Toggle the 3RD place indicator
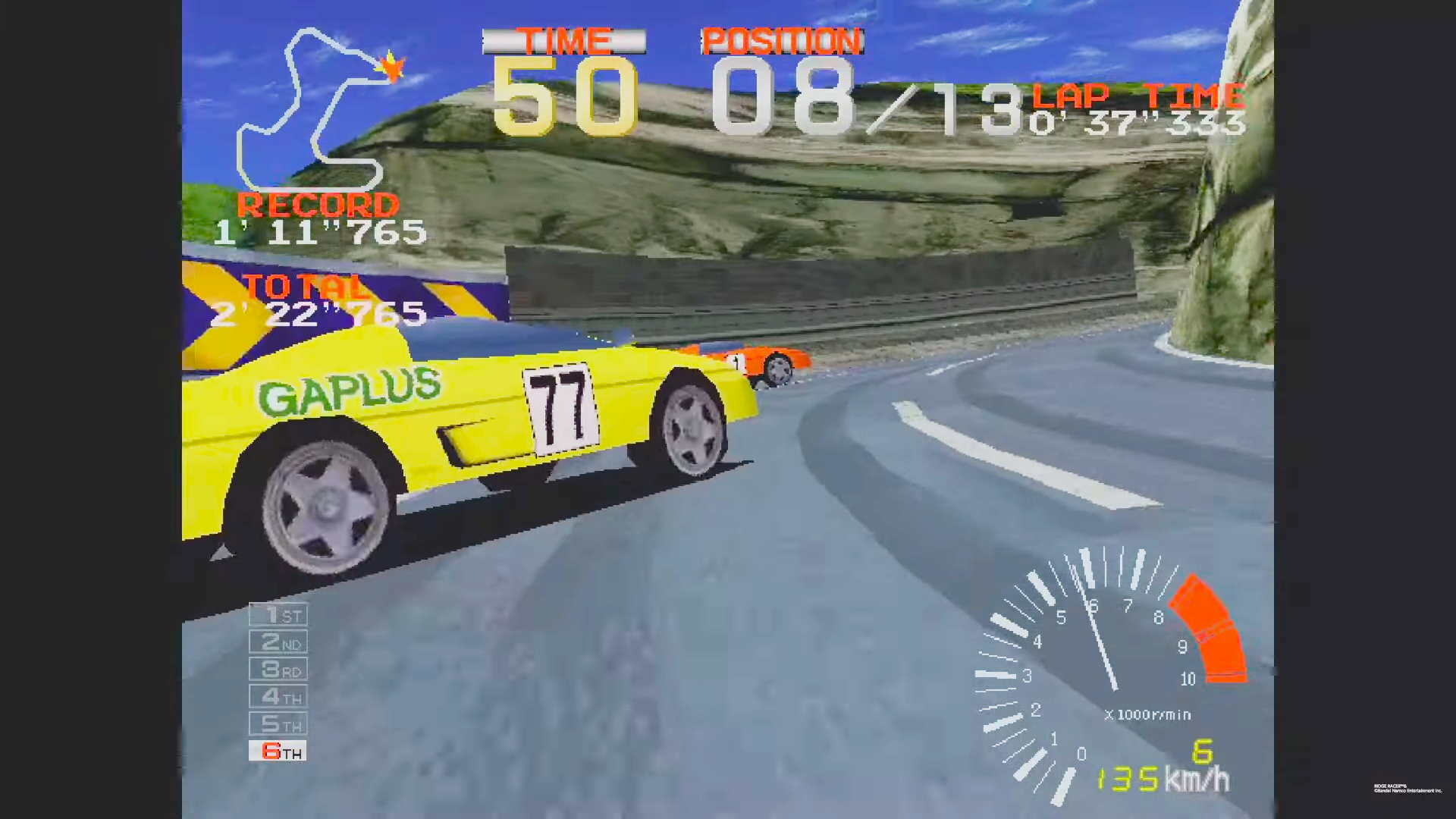This screenshot has height=819, width=1456. point(278,670)
